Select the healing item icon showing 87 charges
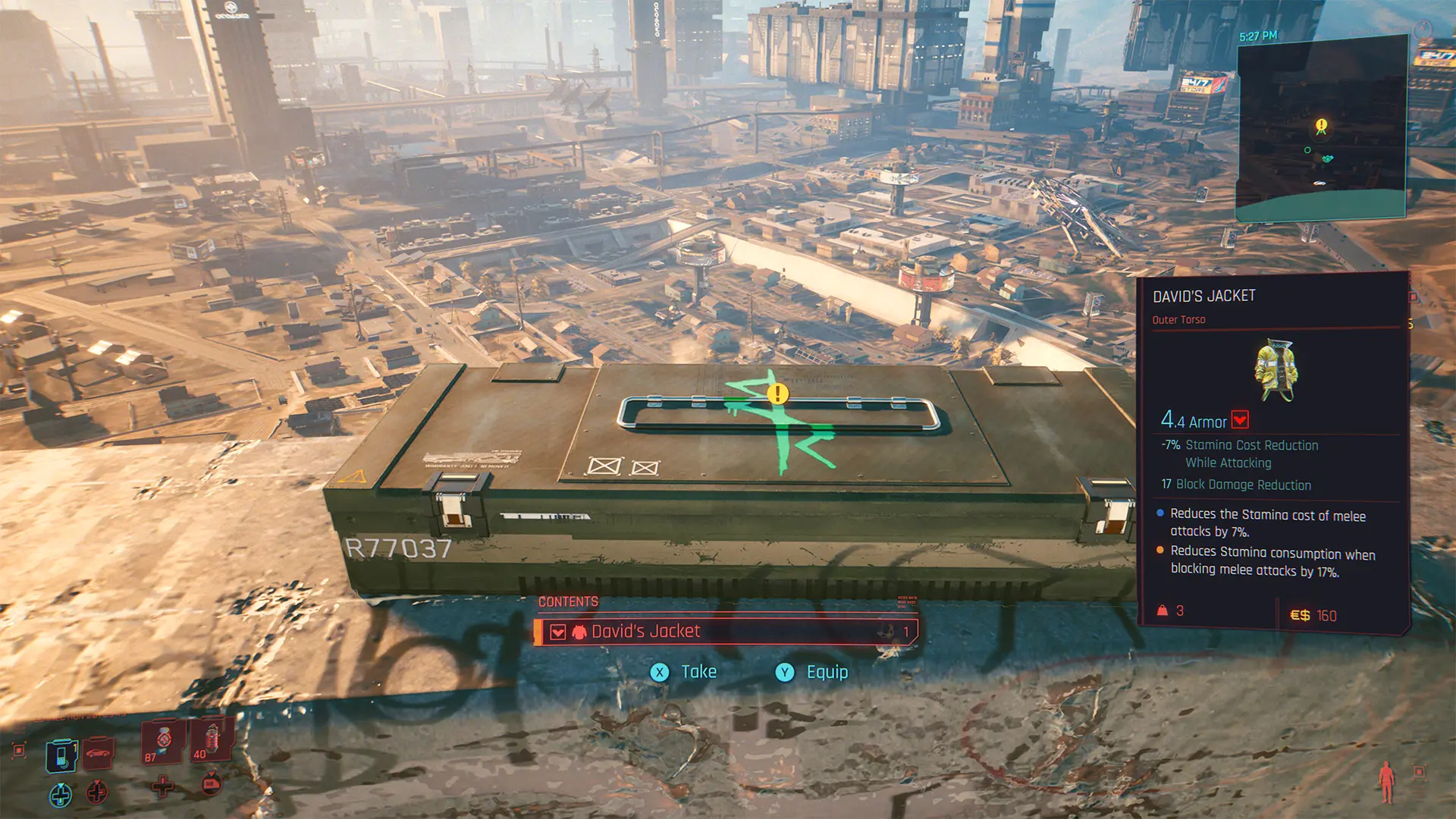 161,743
